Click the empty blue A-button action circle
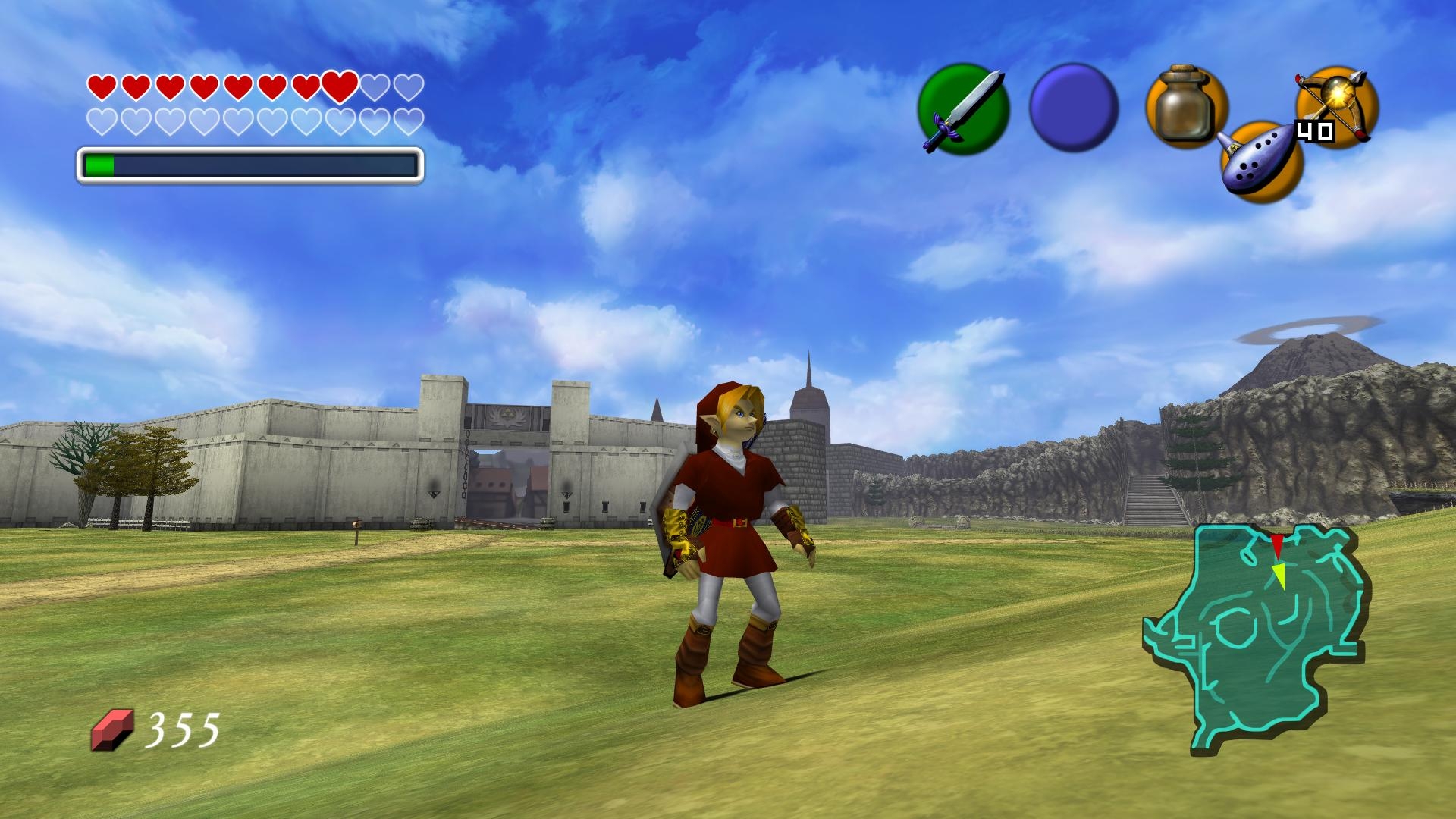The height and width of the screenshot is (819, 1456). pyautogui.click(x=1074, y=109)
